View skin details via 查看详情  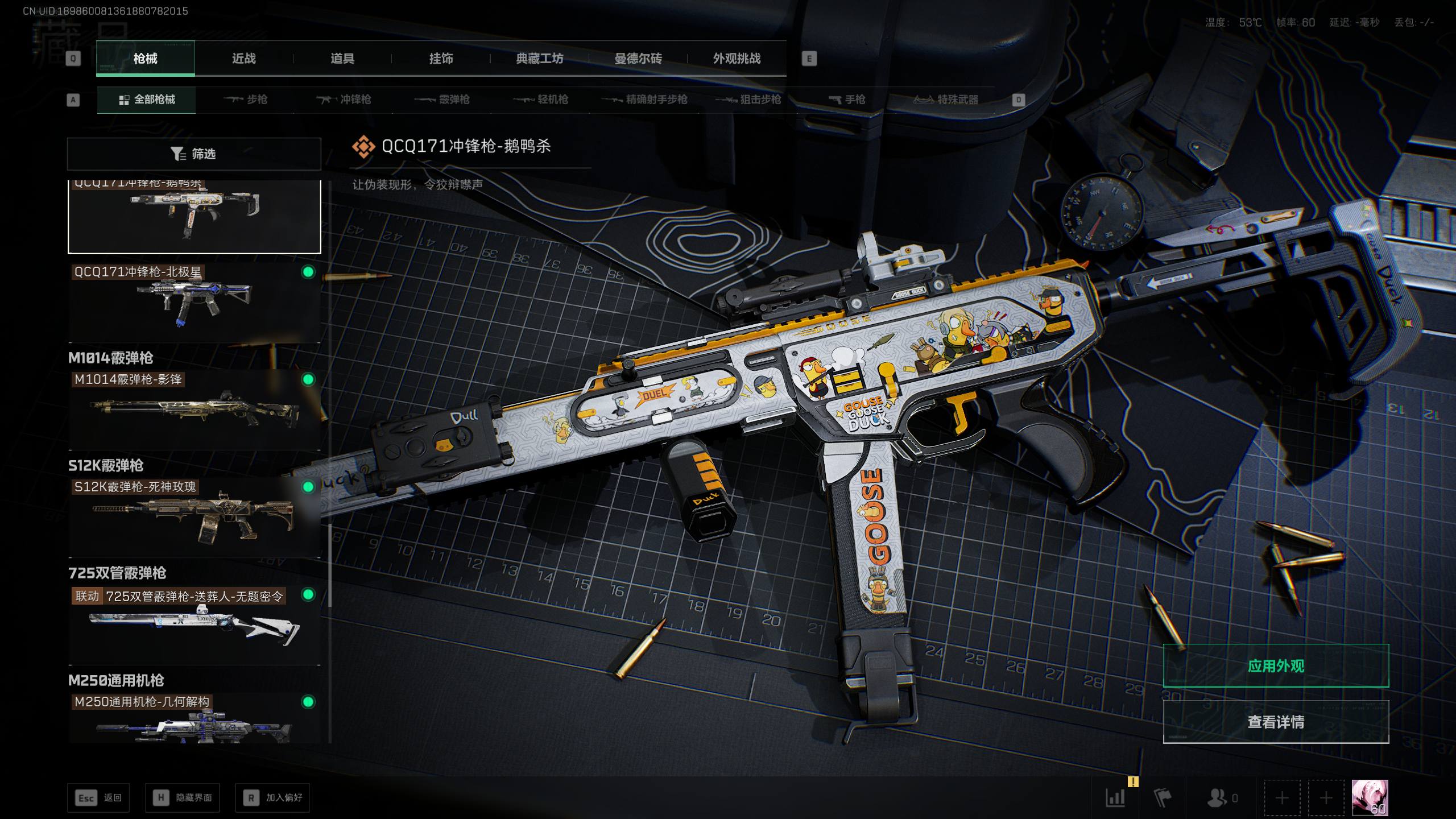(1276, 722)
